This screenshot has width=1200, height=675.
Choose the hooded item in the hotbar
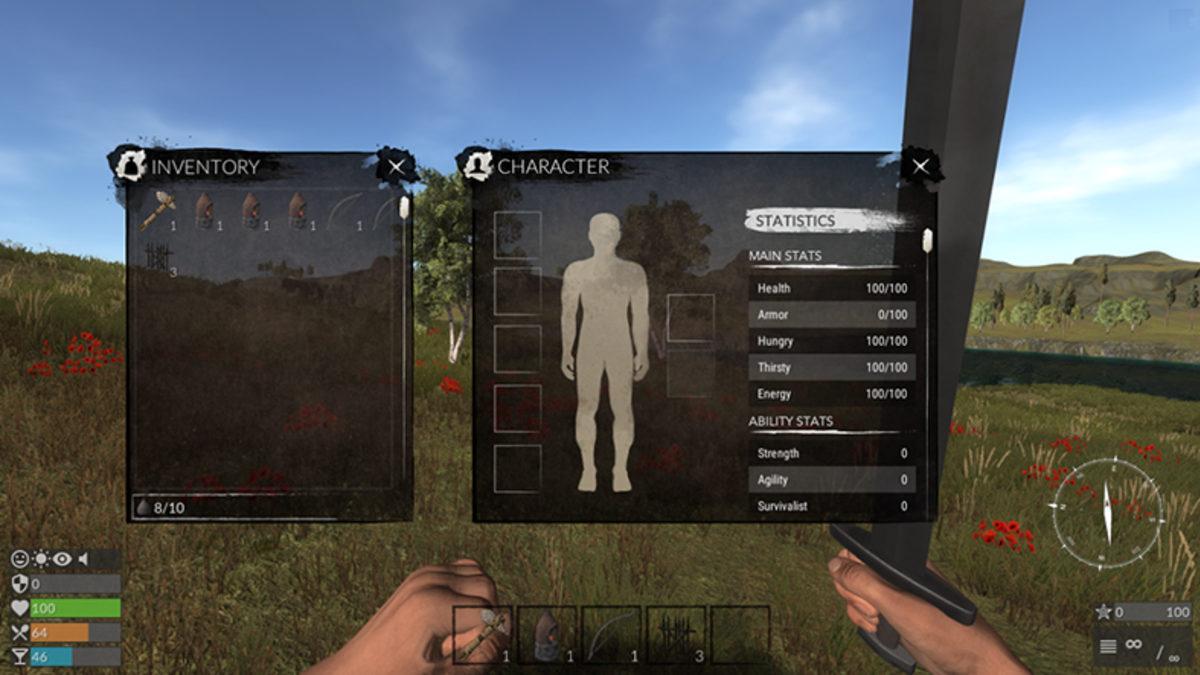click(546, 635)
